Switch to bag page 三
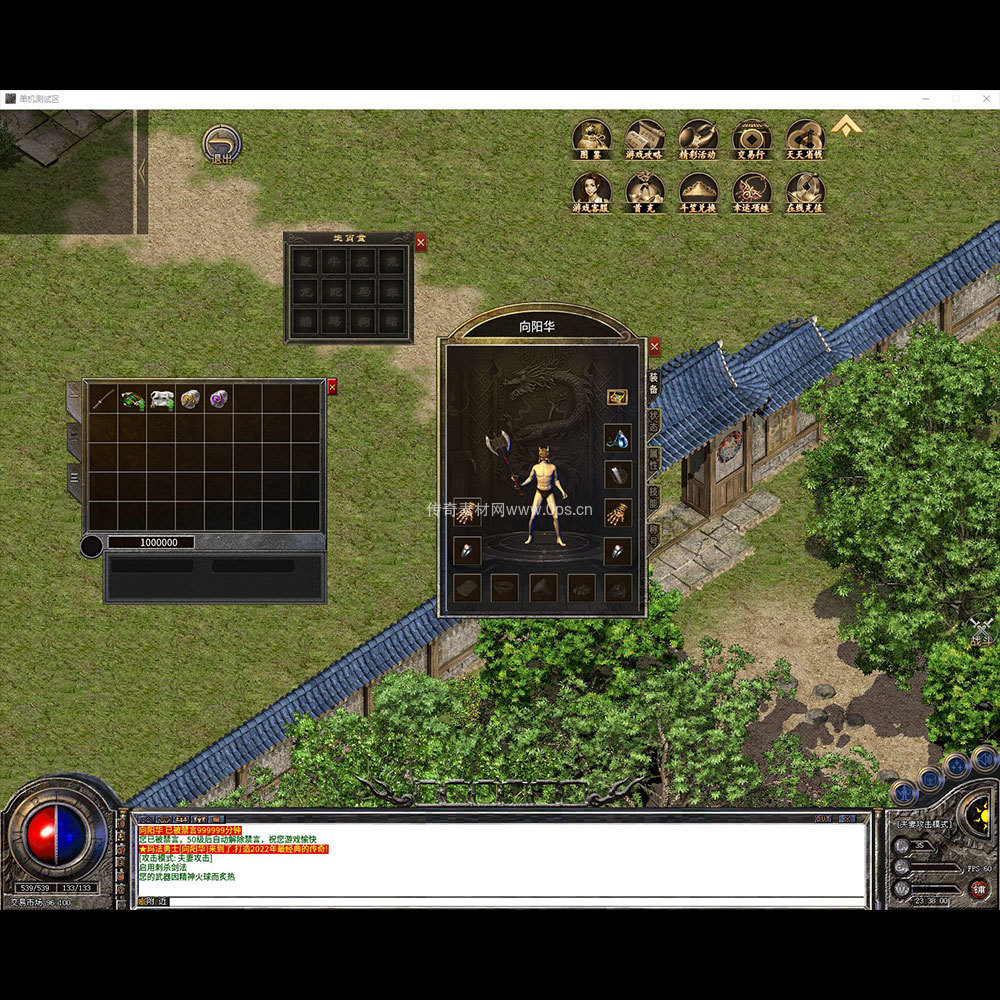This screenshot has width=1000, height=1000. tap(75, 480)
